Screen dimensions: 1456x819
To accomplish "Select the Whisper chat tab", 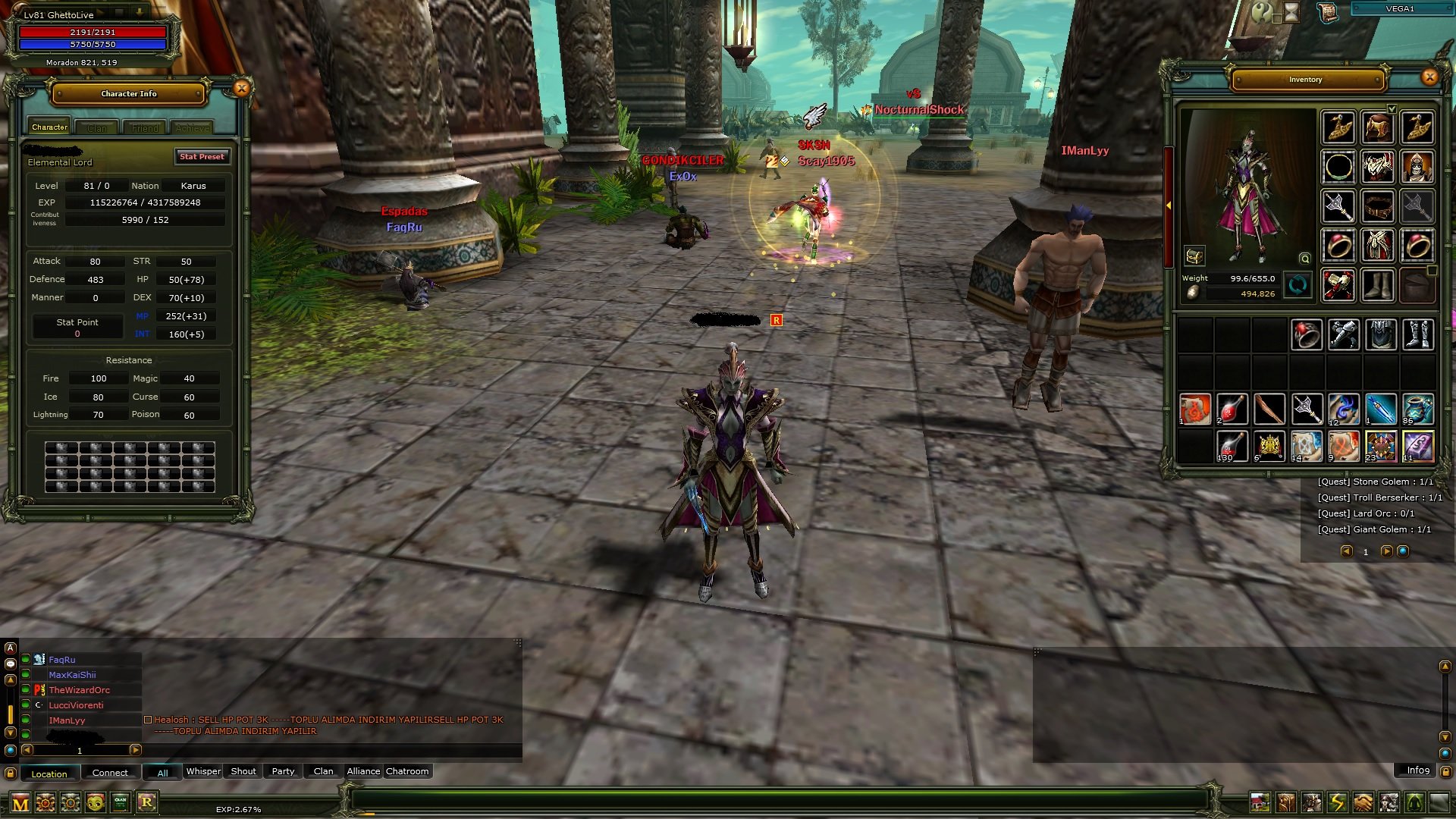I will pyautogui.click(x=203, y=771).
